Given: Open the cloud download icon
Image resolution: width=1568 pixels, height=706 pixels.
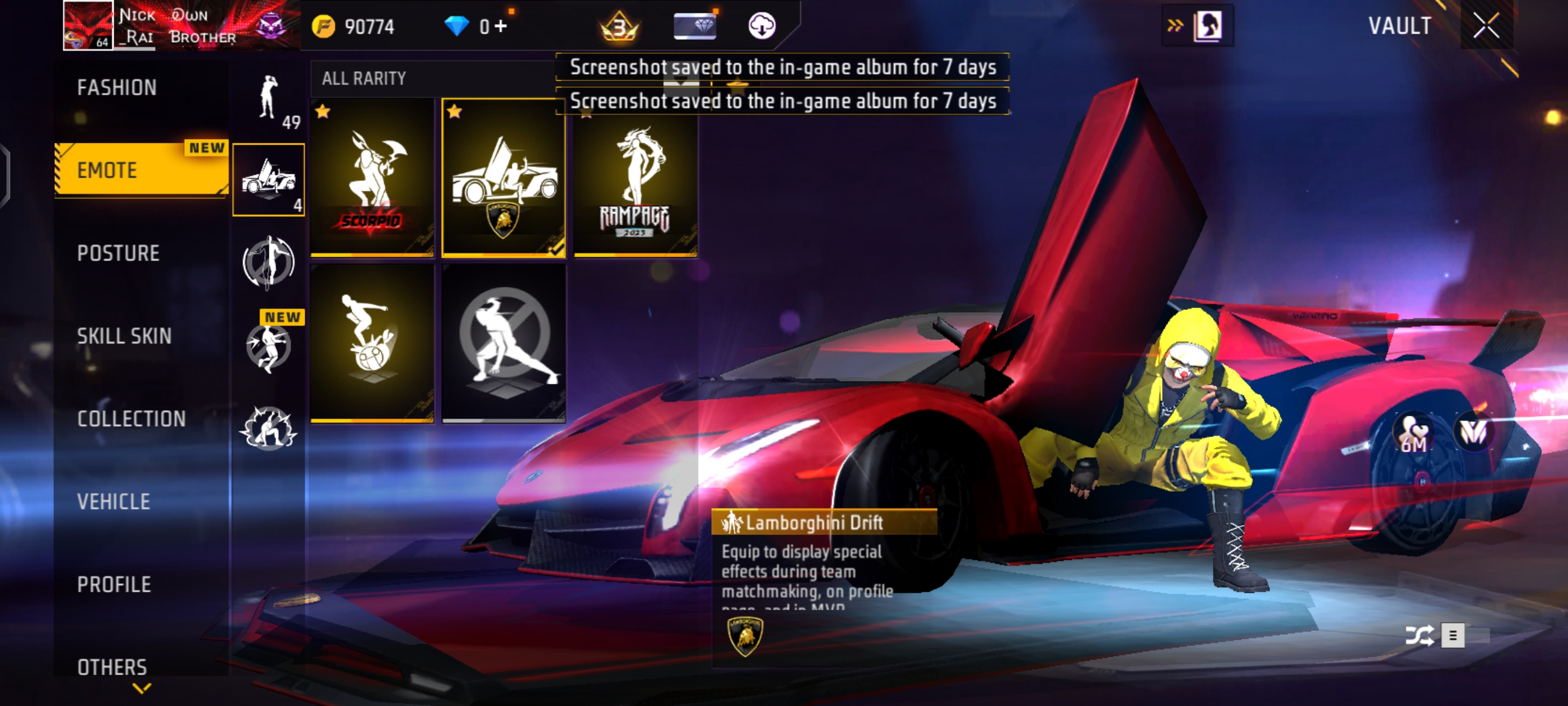Looking at the screenshot, I should (761, 26).
